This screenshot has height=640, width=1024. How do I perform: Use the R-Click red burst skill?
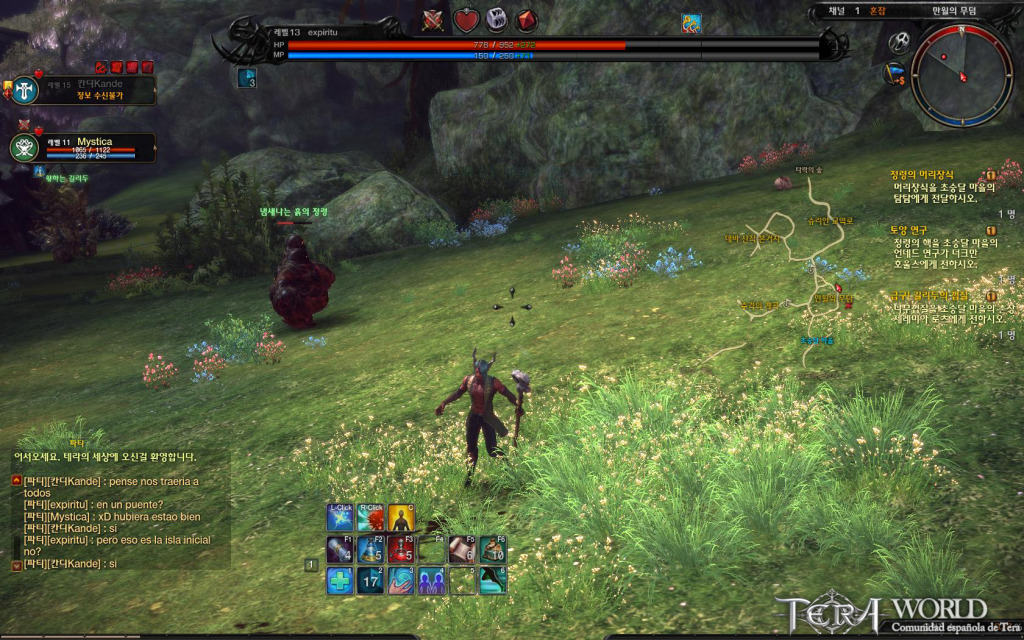coord(371,518)
